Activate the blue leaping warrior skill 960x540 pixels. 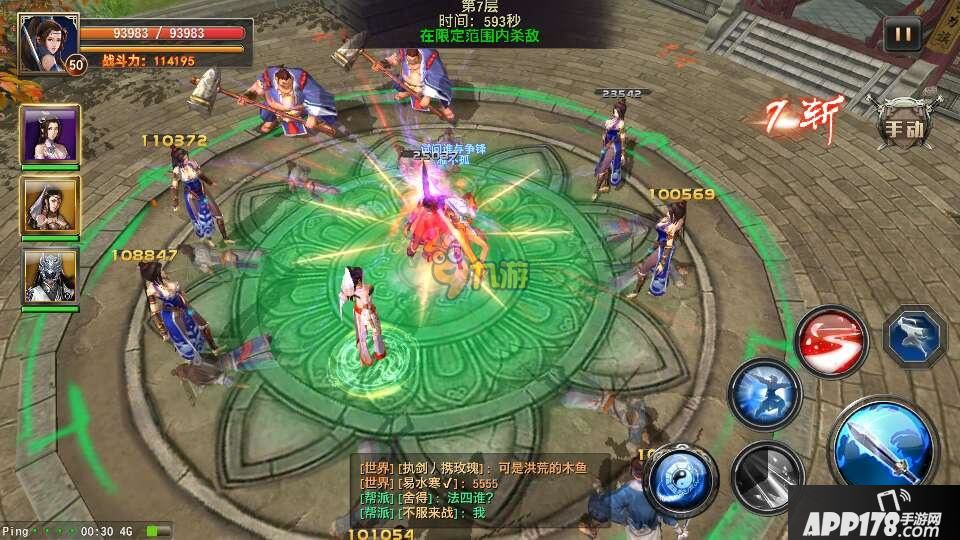pyautogui.click(x=765, y=393)
